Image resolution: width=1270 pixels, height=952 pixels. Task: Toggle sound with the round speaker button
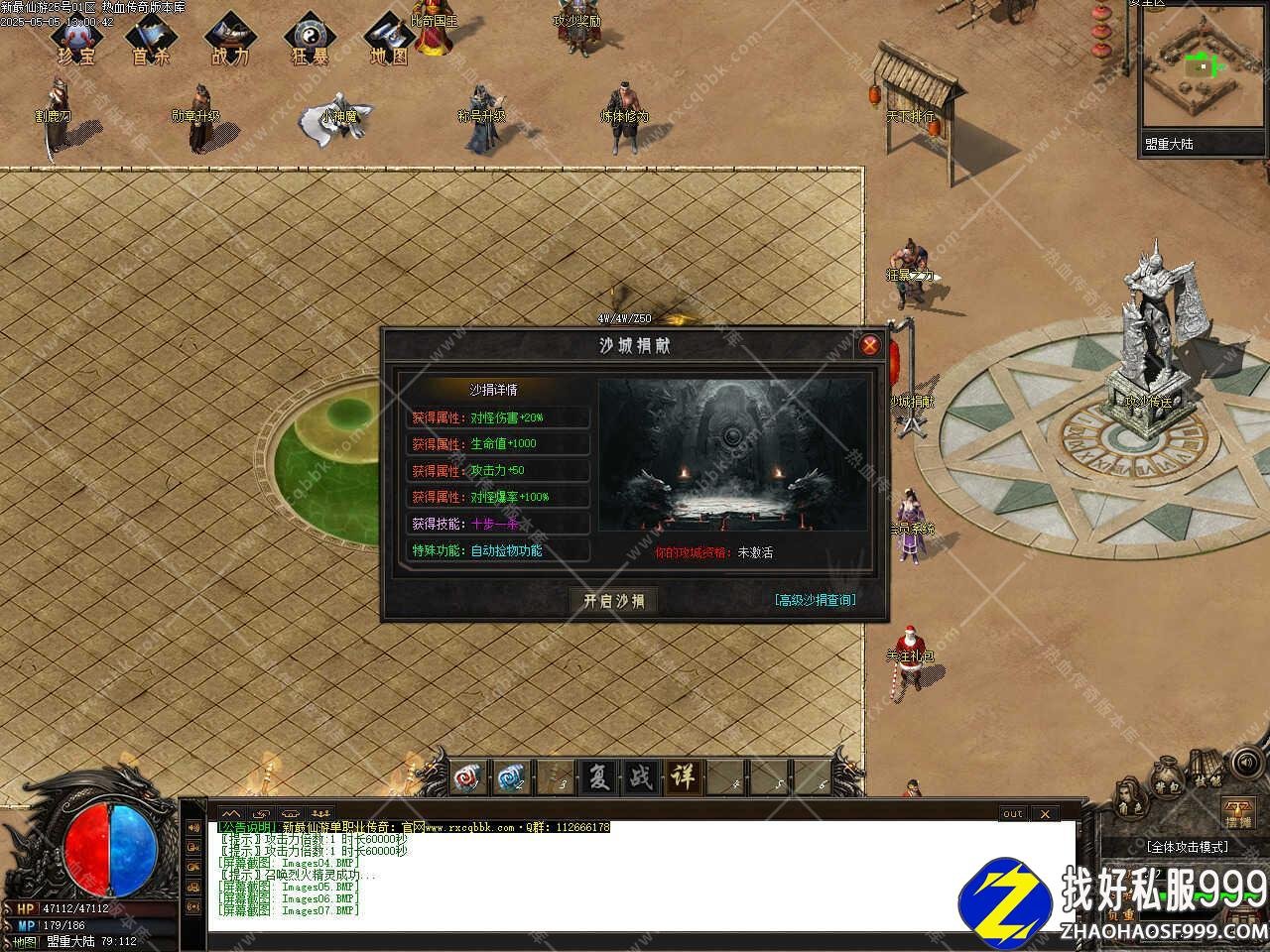click(1245, 763)
